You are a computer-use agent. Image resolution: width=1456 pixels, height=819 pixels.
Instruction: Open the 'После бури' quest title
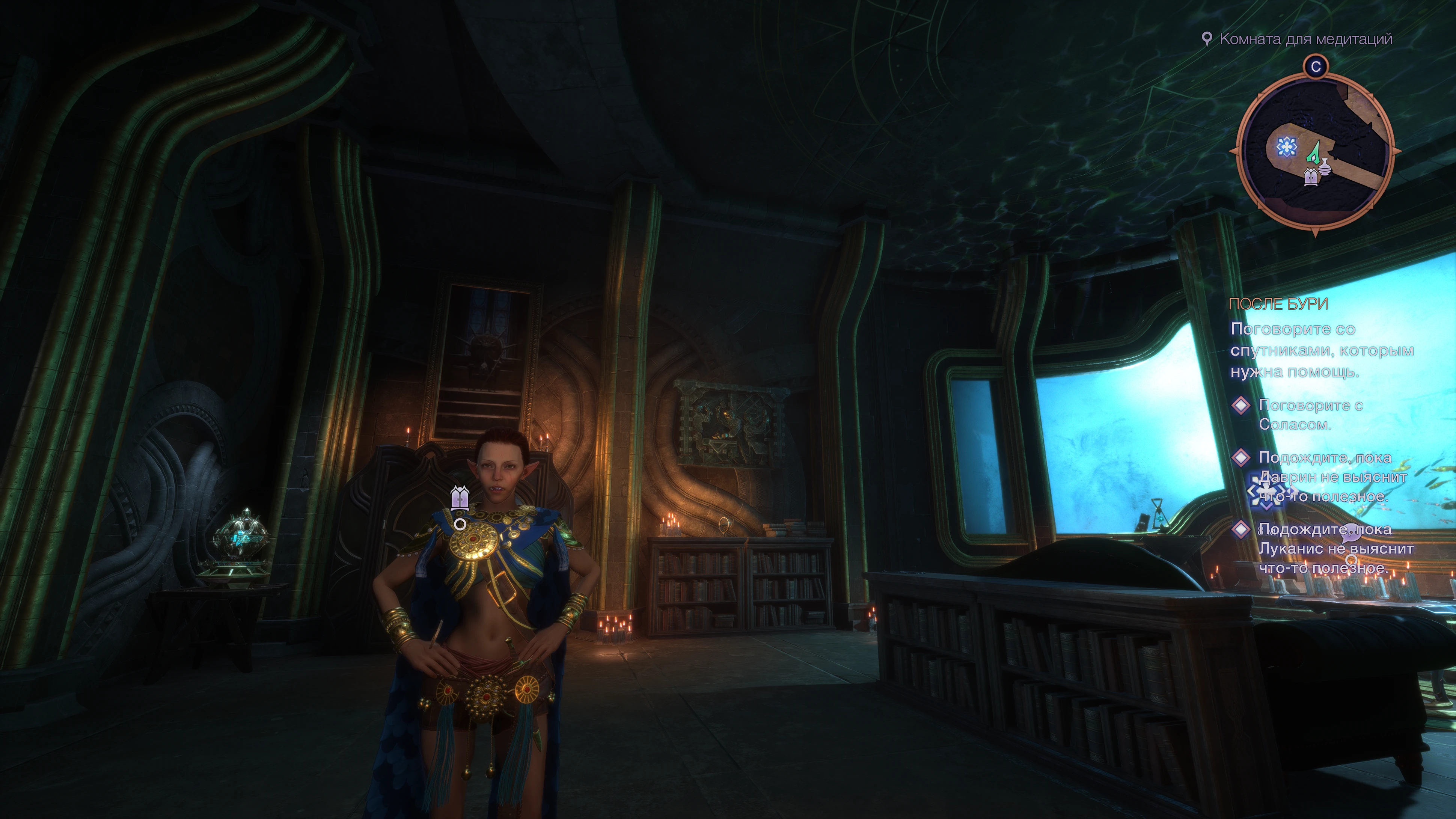point(1278,304)
